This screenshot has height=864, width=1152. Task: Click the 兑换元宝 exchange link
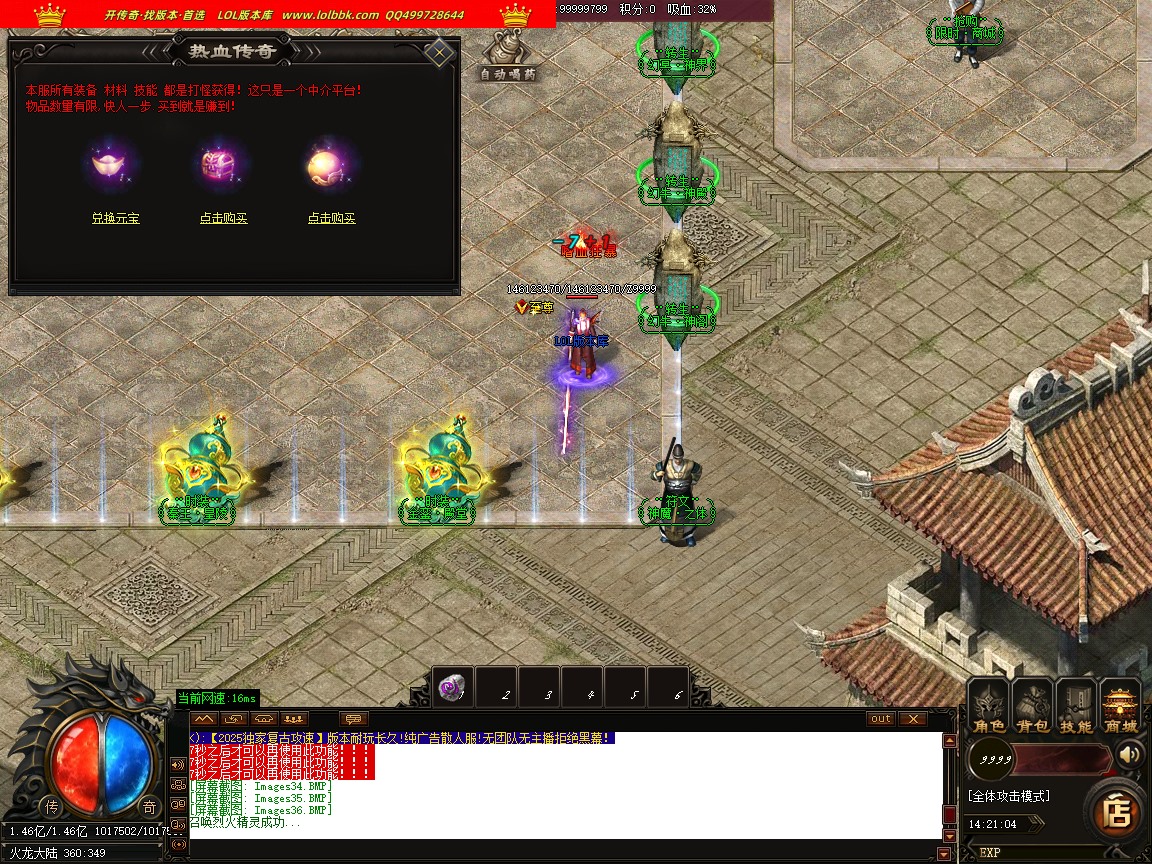pos(115,218)
